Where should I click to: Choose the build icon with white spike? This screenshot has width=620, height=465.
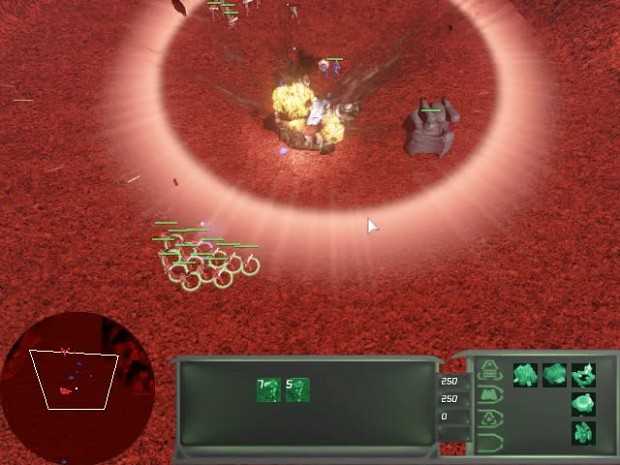pyautogui.click(x=583, y=375)
